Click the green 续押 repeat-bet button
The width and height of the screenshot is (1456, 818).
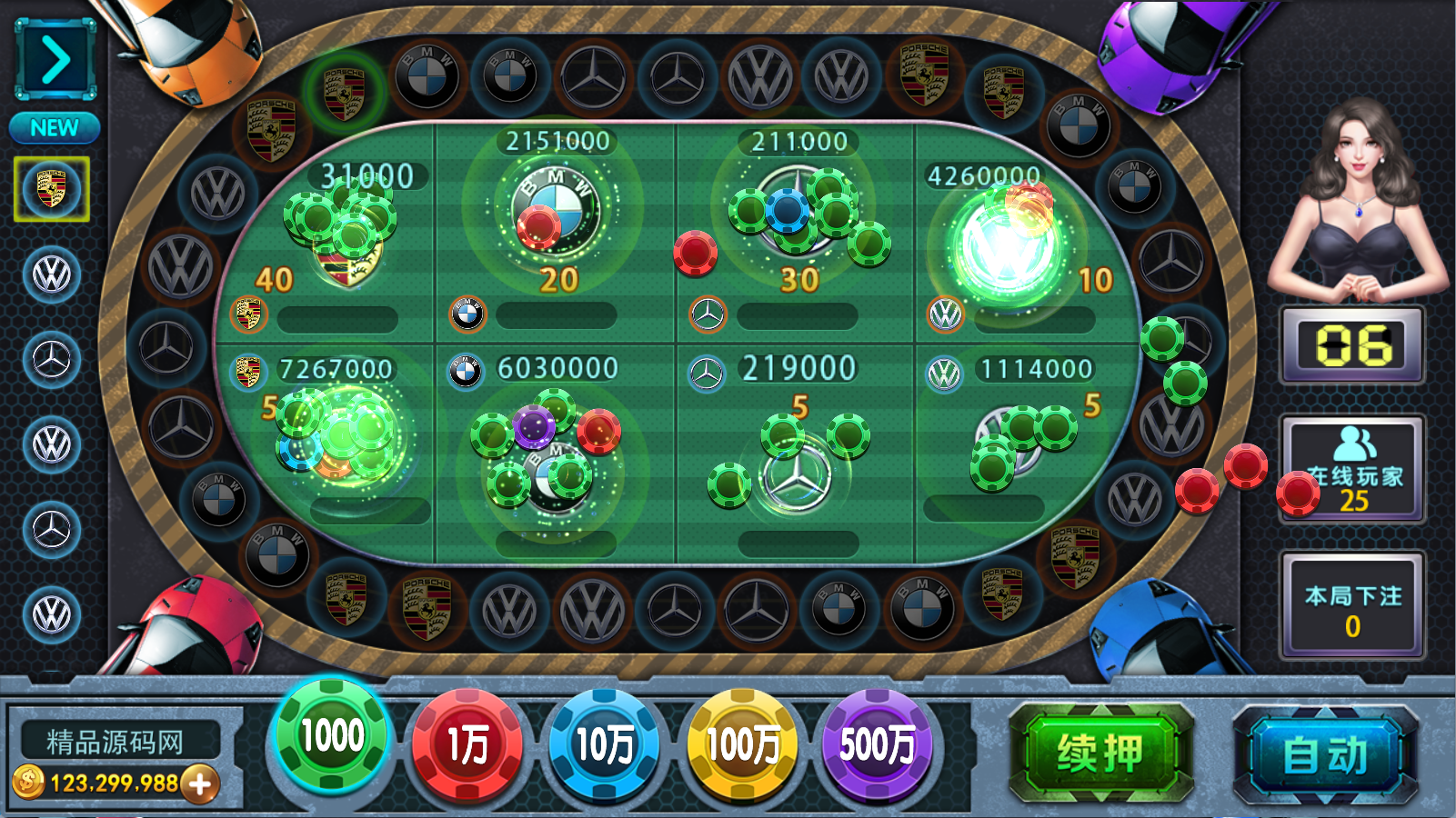1100,753
